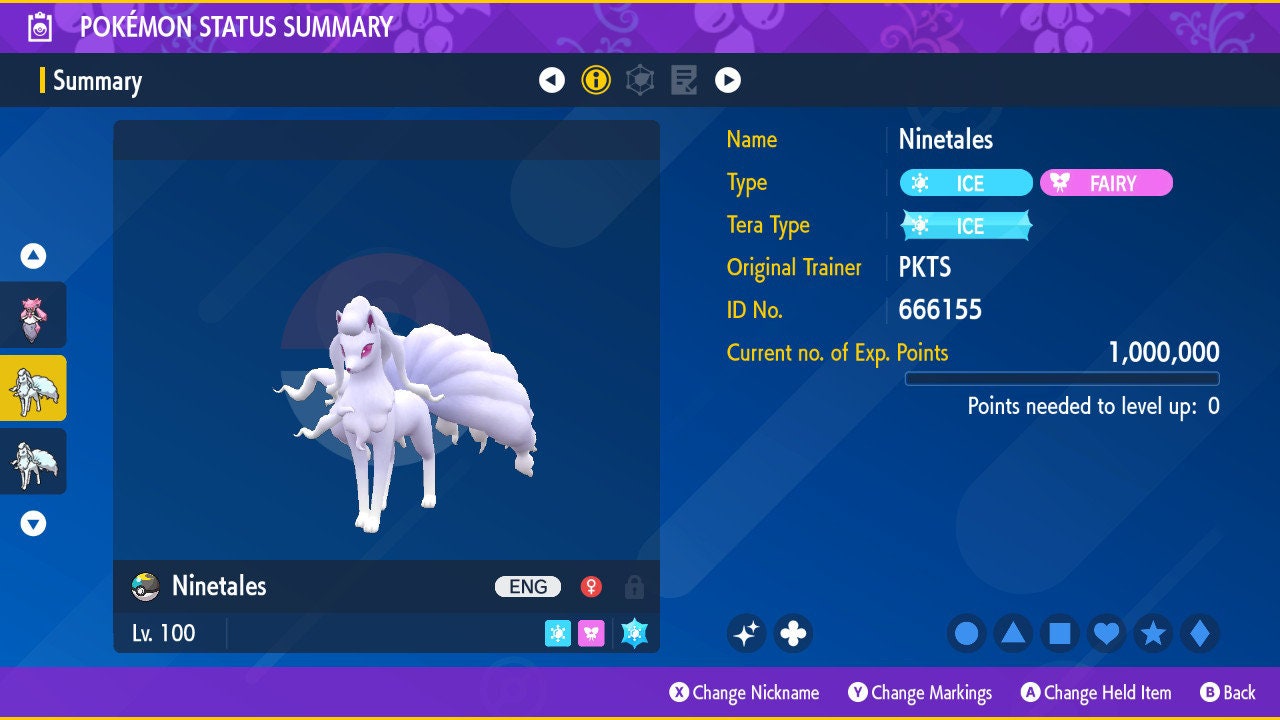Go to the next summary page arrow

coord(728,80)
